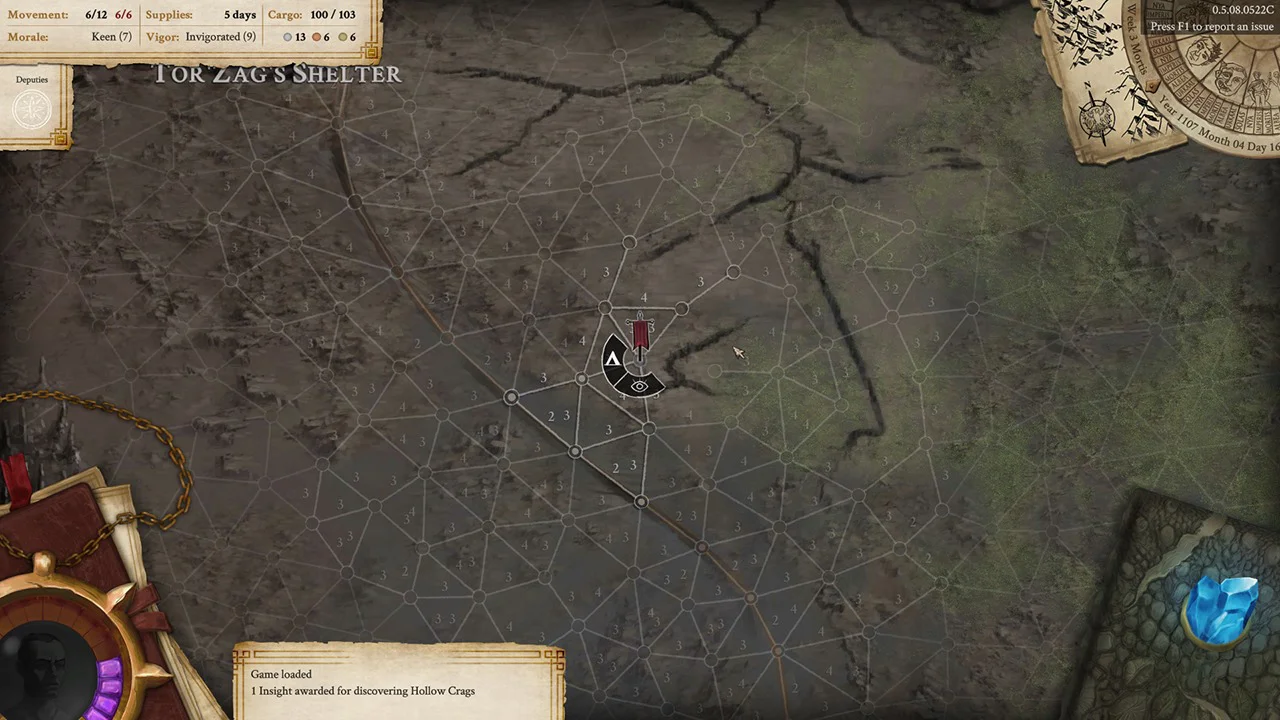The width and height of the screenshot is (1280, 720).
Task: Select the tent camp action on radial menu
Action: tap(613, 358)
